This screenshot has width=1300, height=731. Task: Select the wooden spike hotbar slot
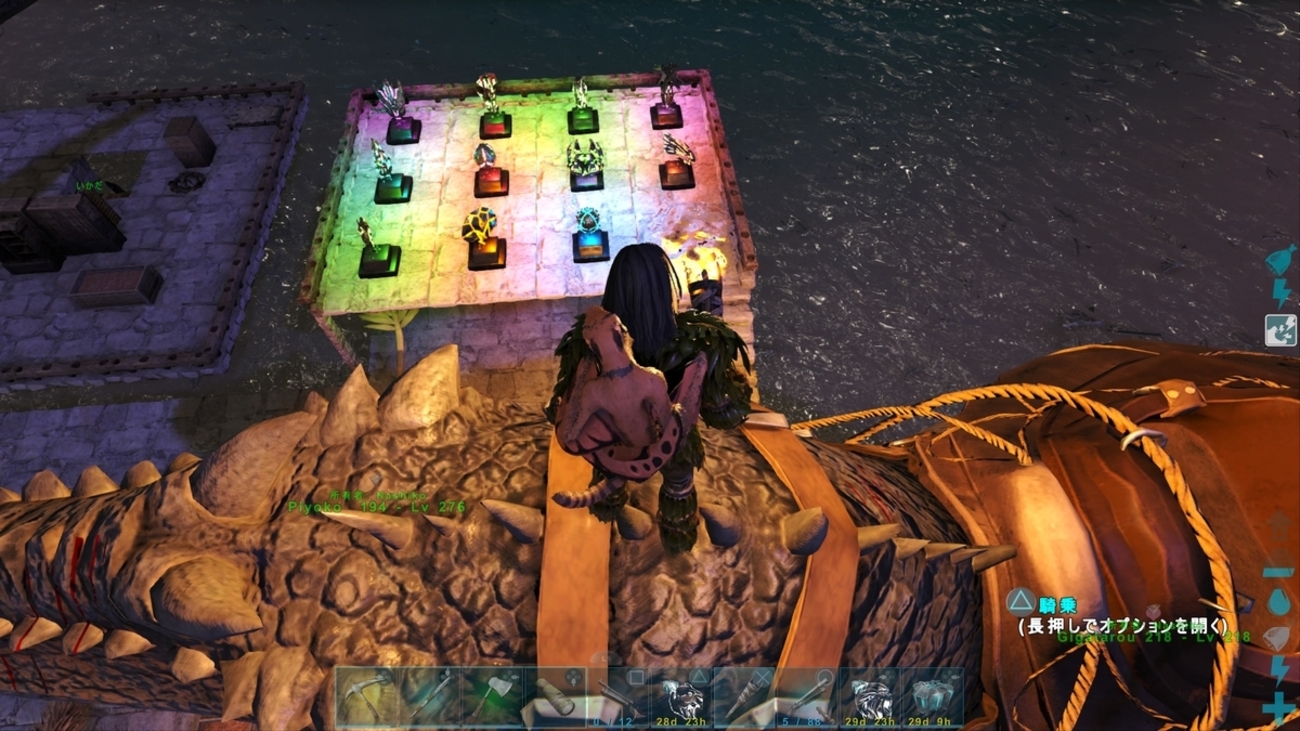tap(744, 697)
